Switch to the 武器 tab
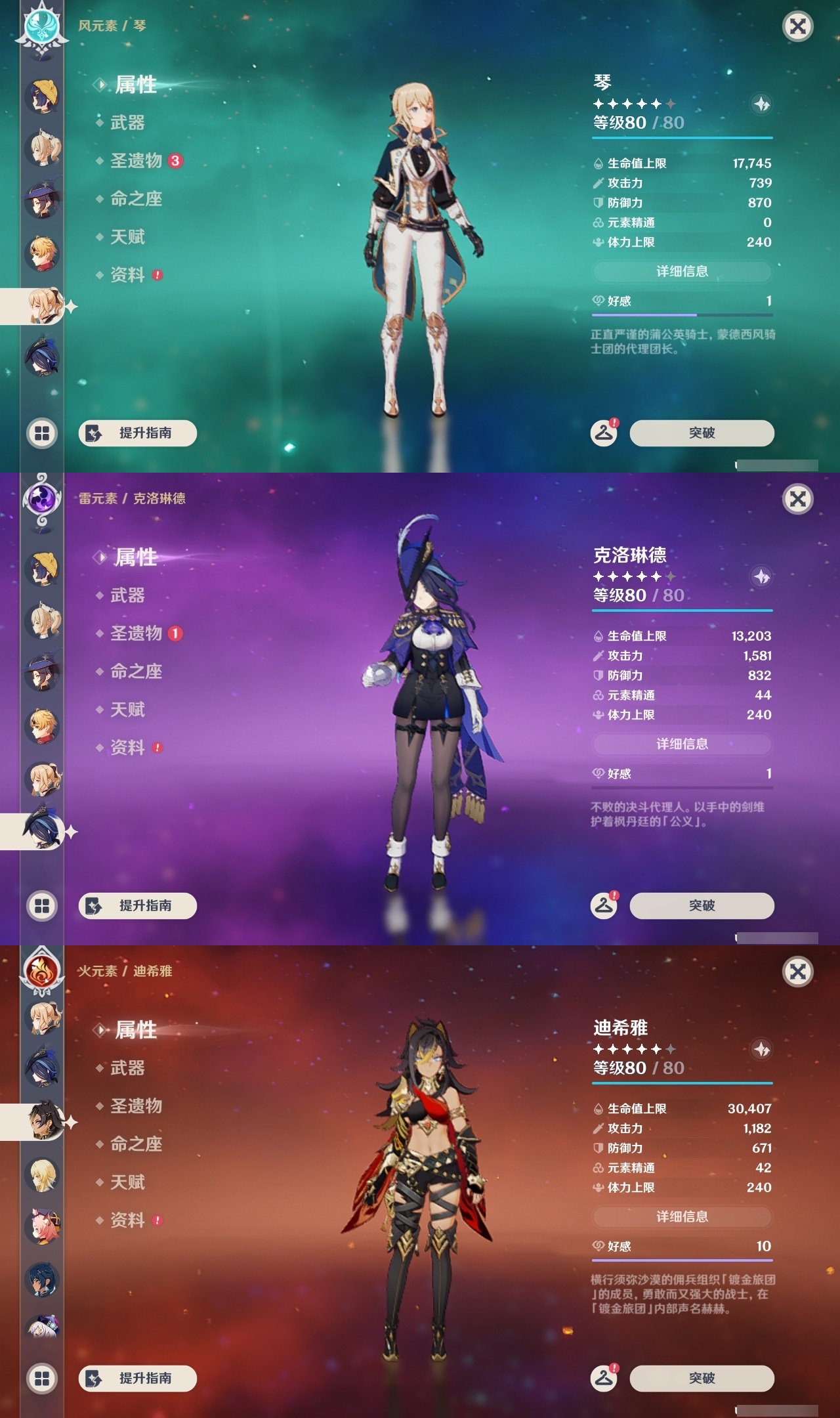840x1418 pixels. click(126, 123)
